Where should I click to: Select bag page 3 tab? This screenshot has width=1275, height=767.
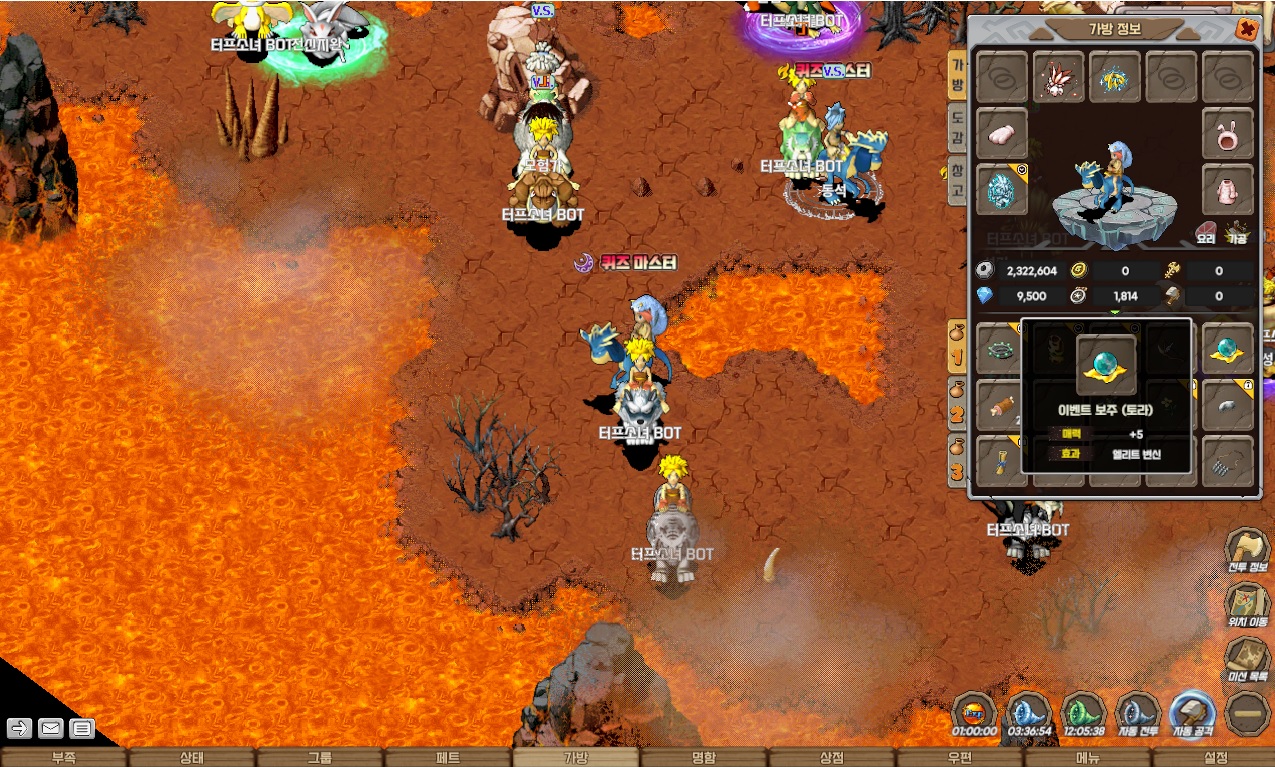point(958,462)
